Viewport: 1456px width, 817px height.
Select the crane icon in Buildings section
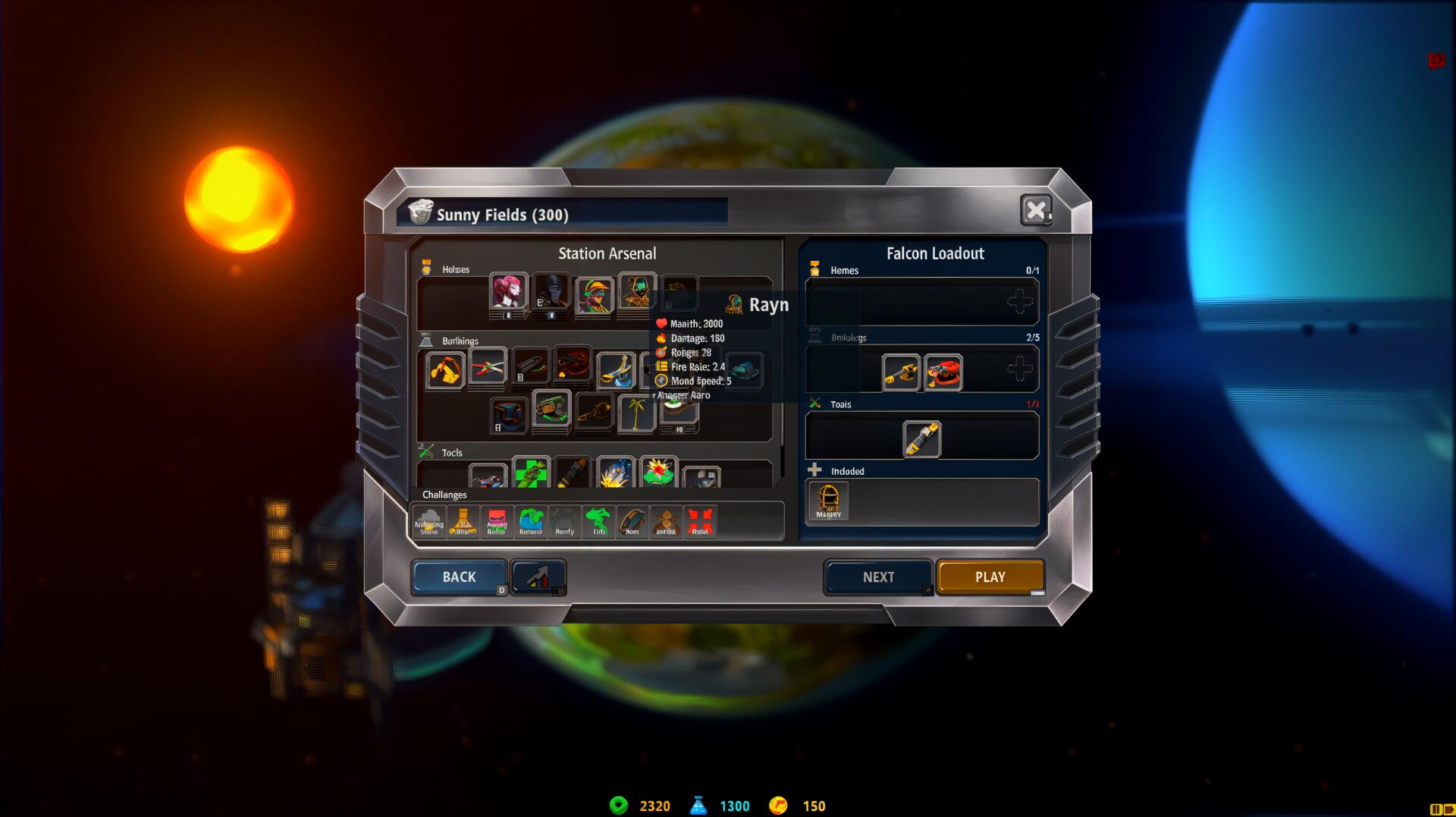445,371
